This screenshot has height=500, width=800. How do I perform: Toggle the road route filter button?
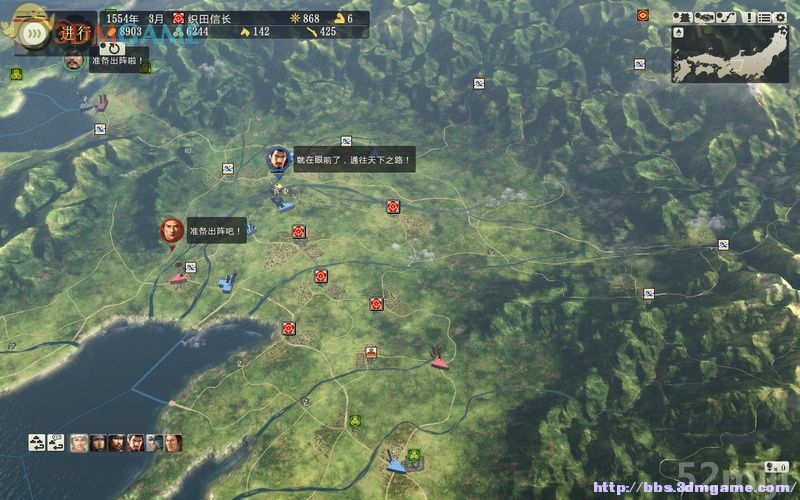pyautogui.click(x=728, y=17)
